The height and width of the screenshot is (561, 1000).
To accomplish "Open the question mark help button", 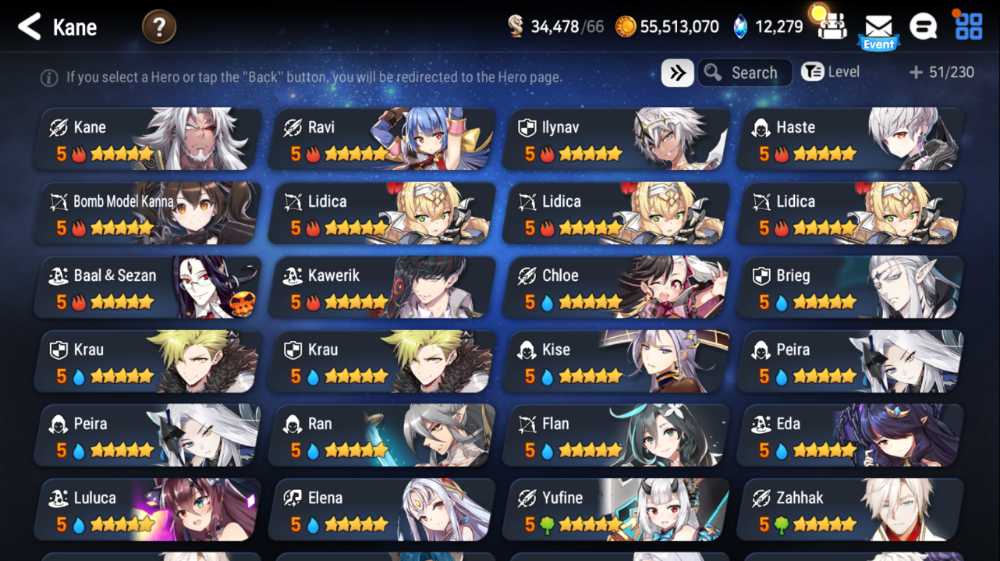I will coord(159,27).
